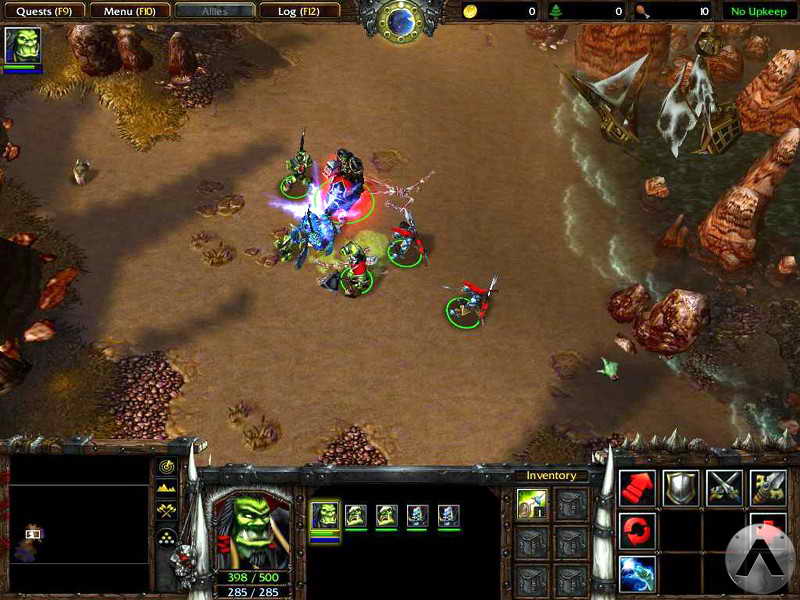Issue the Move command with red arrow icon
The height and width of the screenshot is (600, 800).
coord(637,487)
